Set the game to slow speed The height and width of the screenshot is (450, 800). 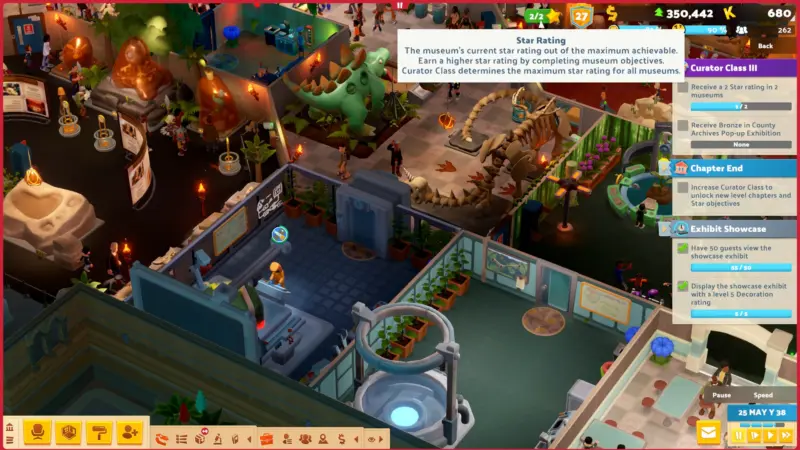click(753, 435)
